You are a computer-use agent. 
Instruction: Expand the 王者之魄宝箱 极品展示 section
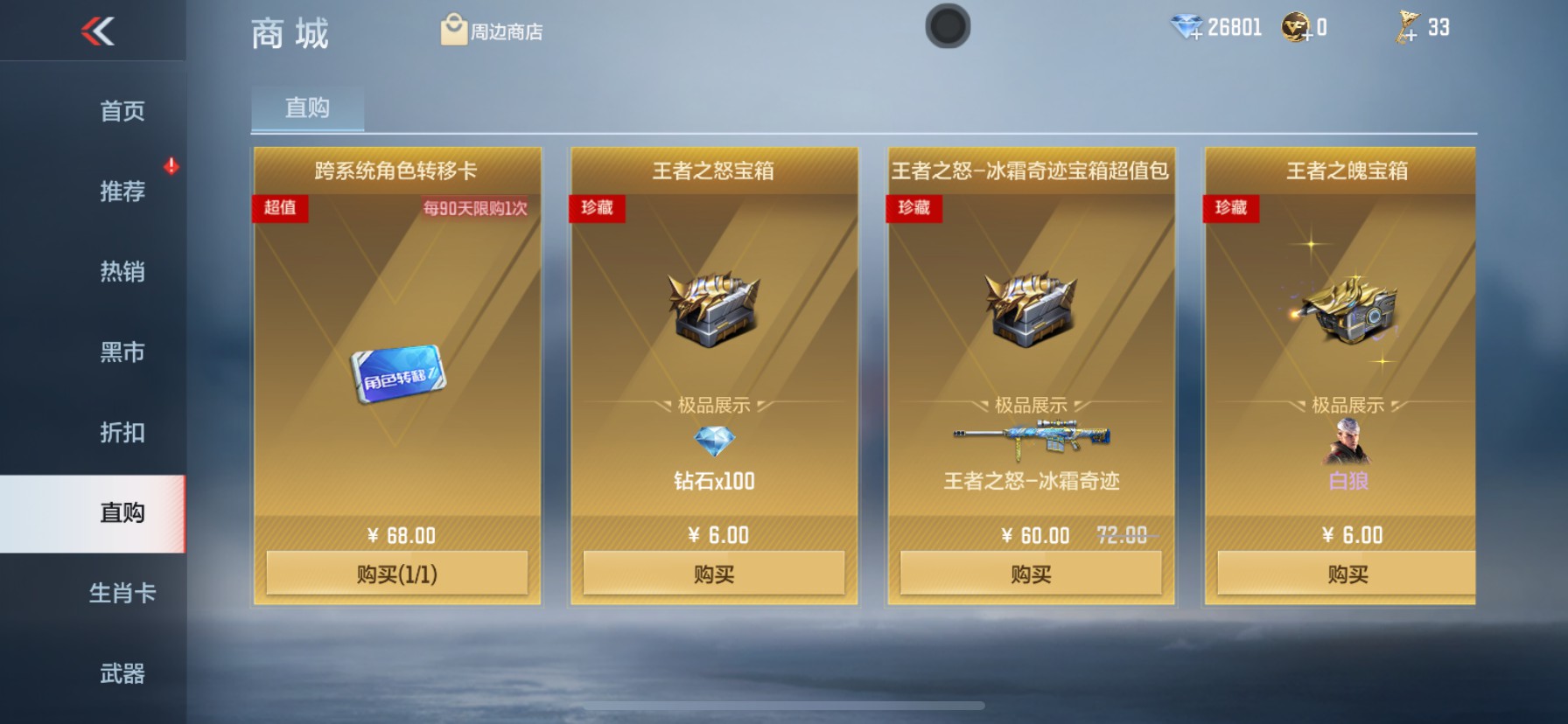coord(1345,404)
